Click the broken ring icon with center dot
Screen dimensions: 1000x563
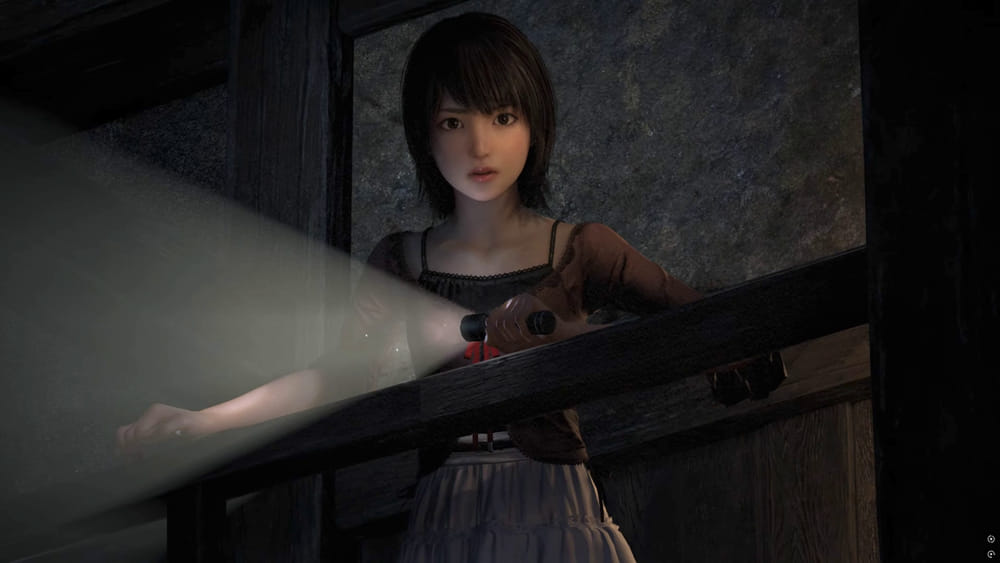991,554
